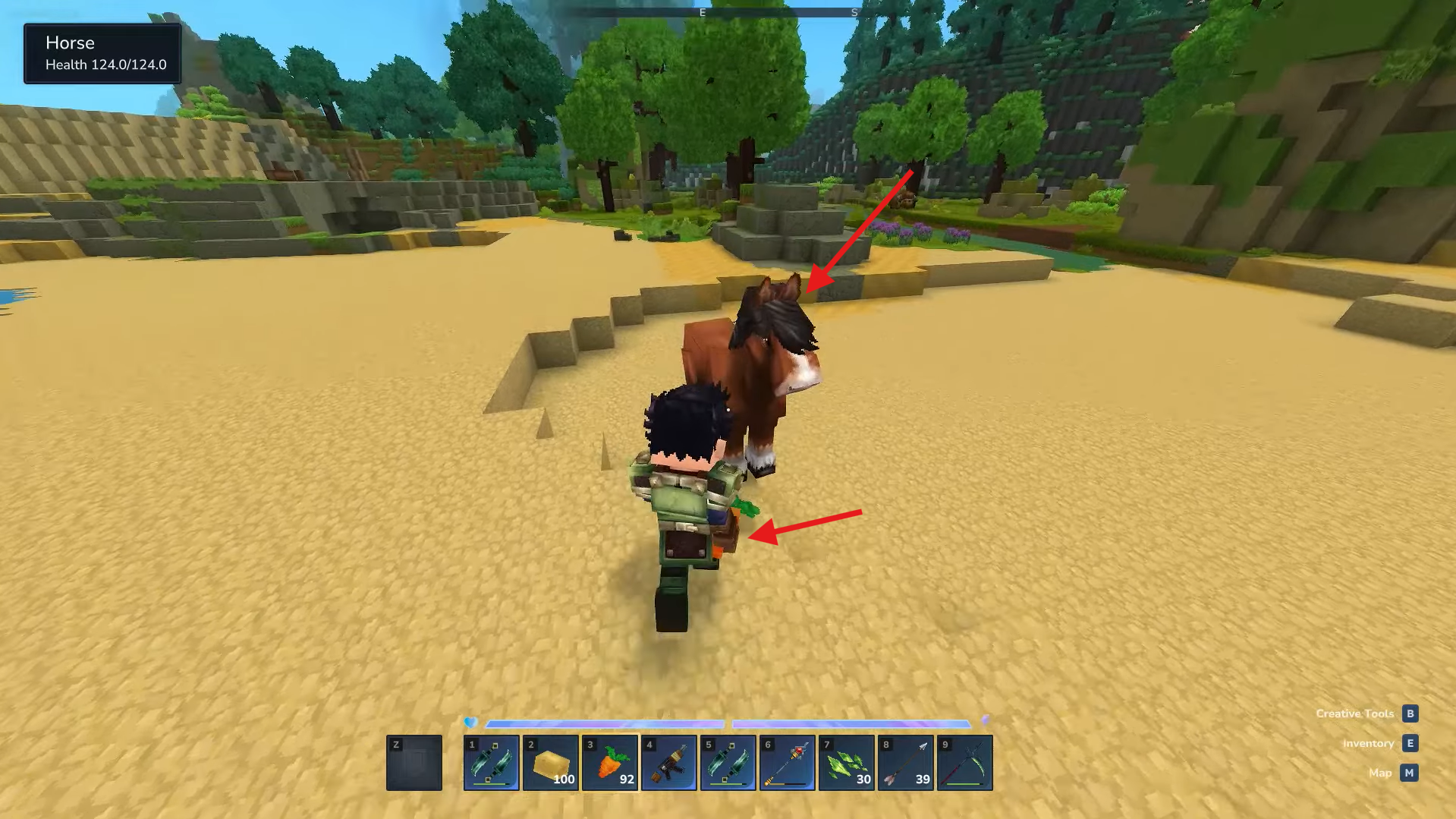Select the blunderbuss weapon in slot 4

[x=668, y=762]
